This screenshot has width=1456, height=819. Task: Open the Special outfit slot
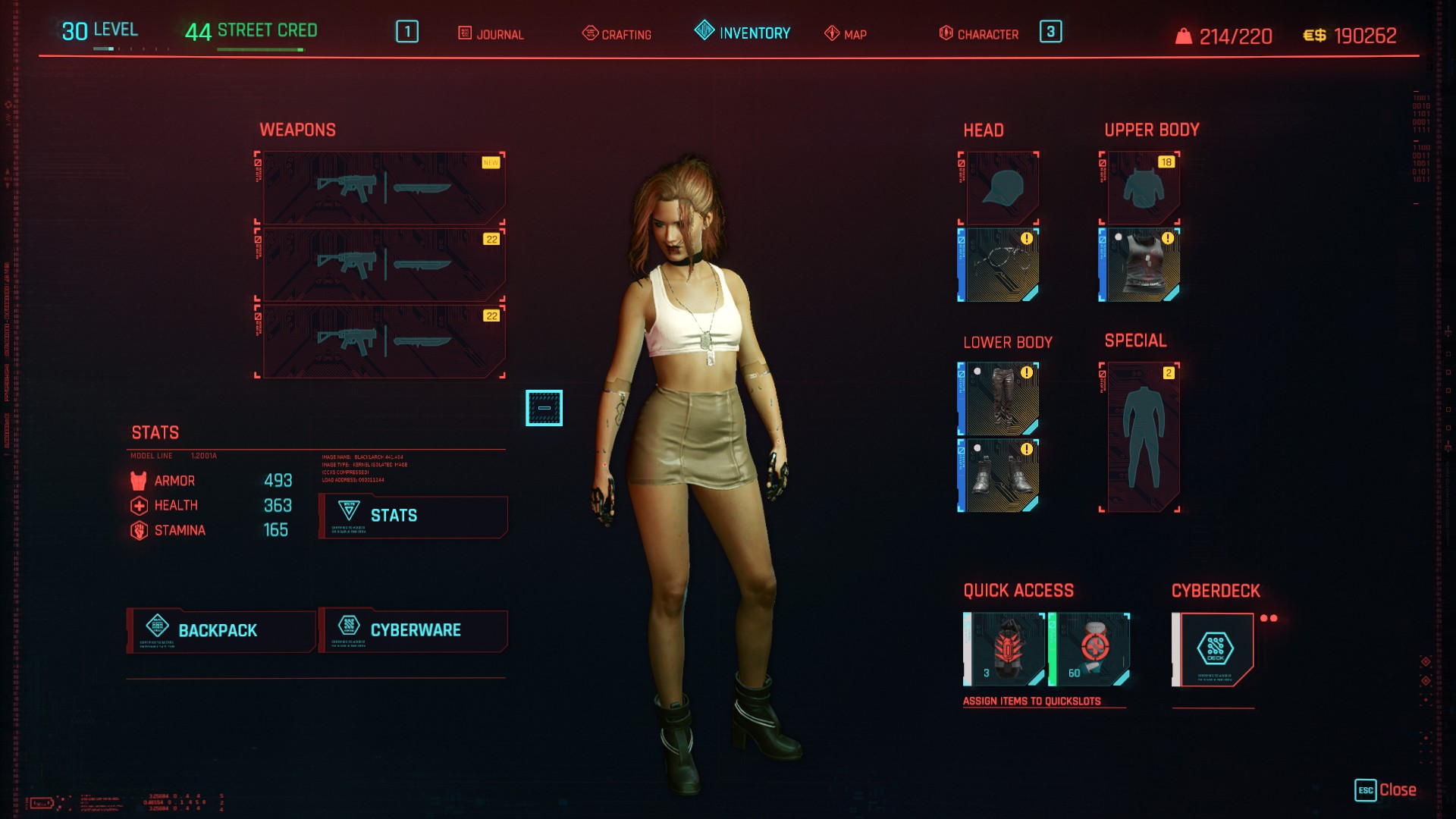[x=1141, y=438]
